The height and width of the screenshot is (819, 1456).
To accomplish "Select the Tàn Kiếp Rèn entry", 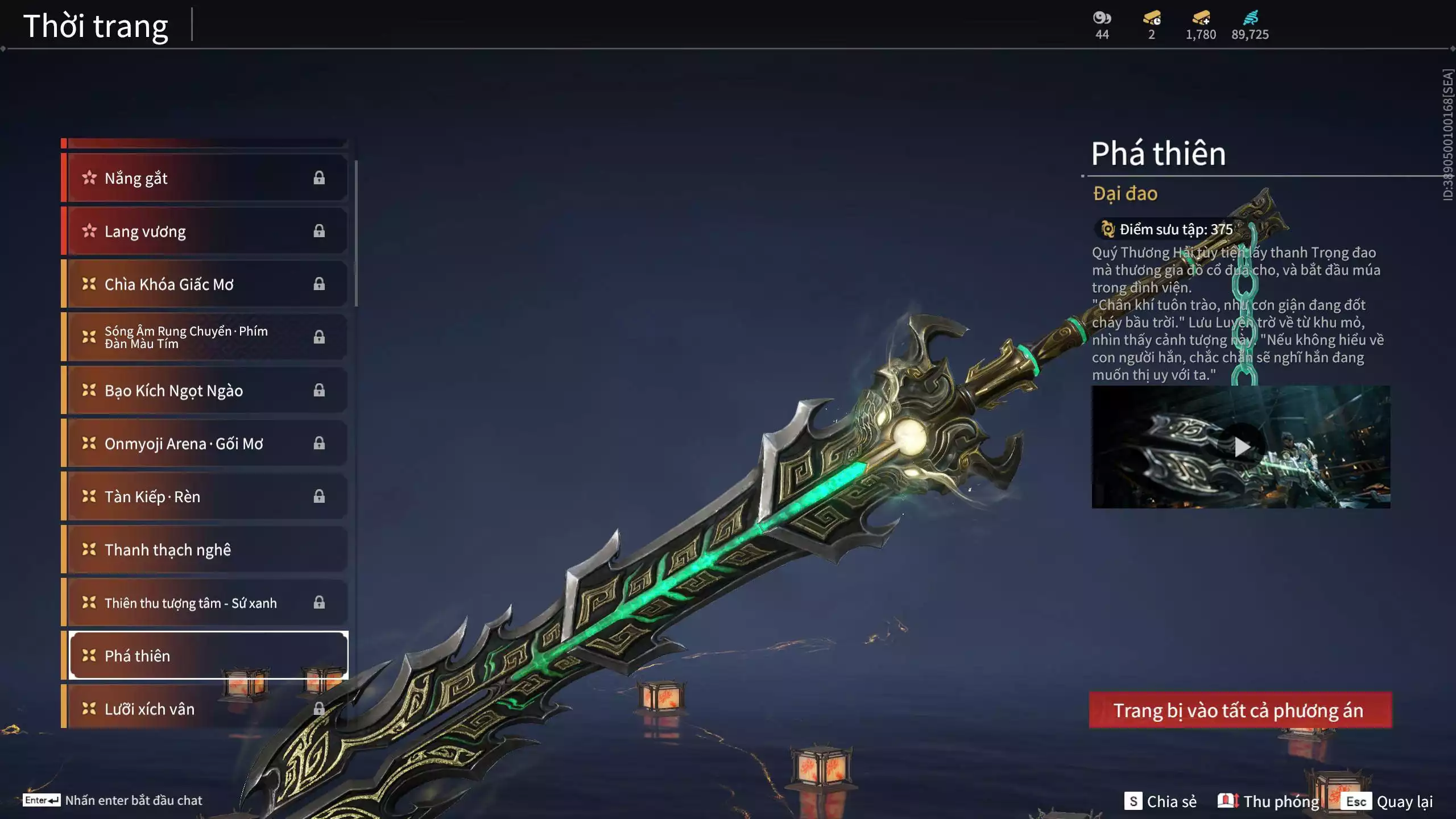I will pos(205,496).
